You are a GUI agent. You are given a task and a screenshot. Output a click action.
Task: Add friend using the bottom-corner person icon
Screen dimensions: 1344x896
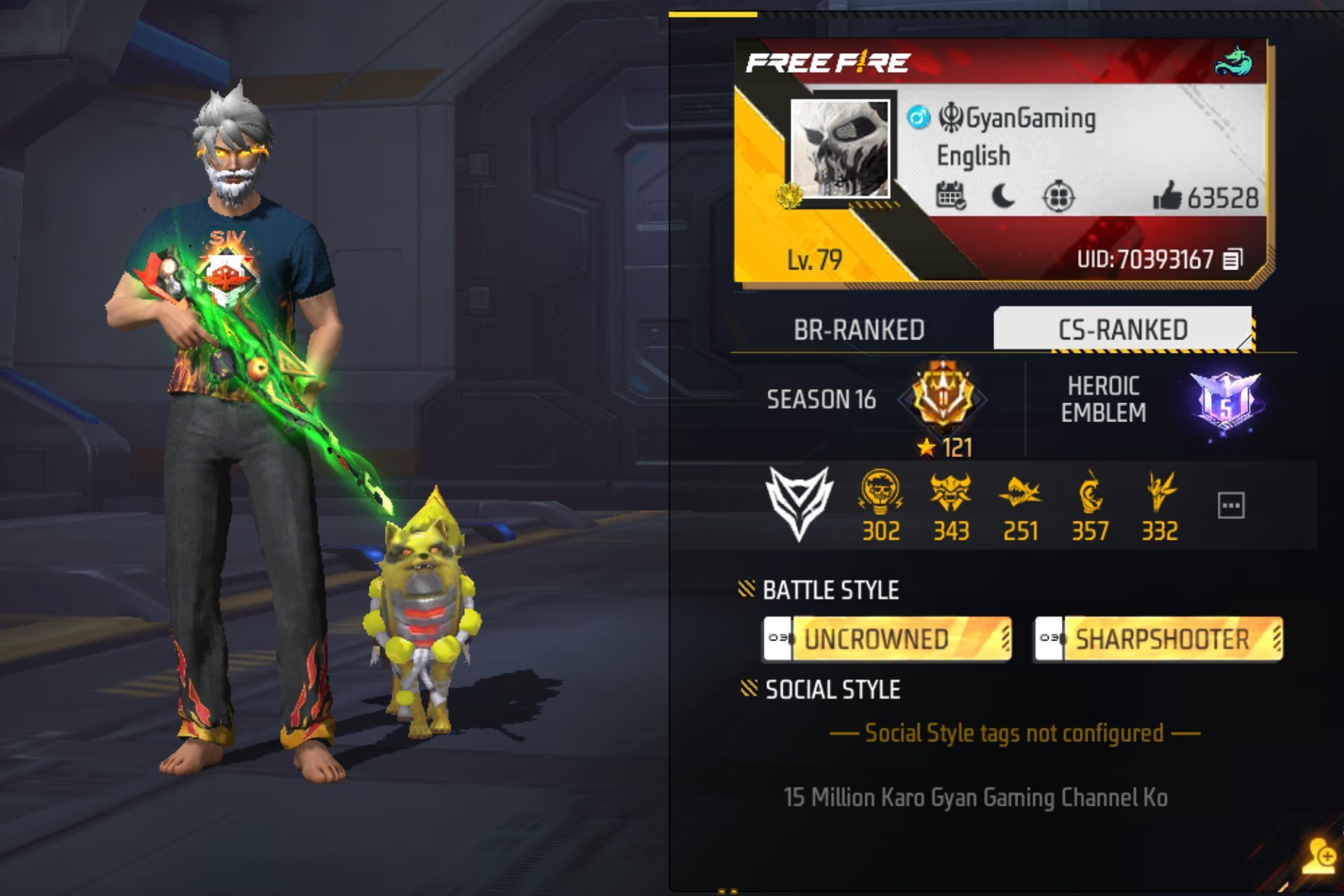1319,855
